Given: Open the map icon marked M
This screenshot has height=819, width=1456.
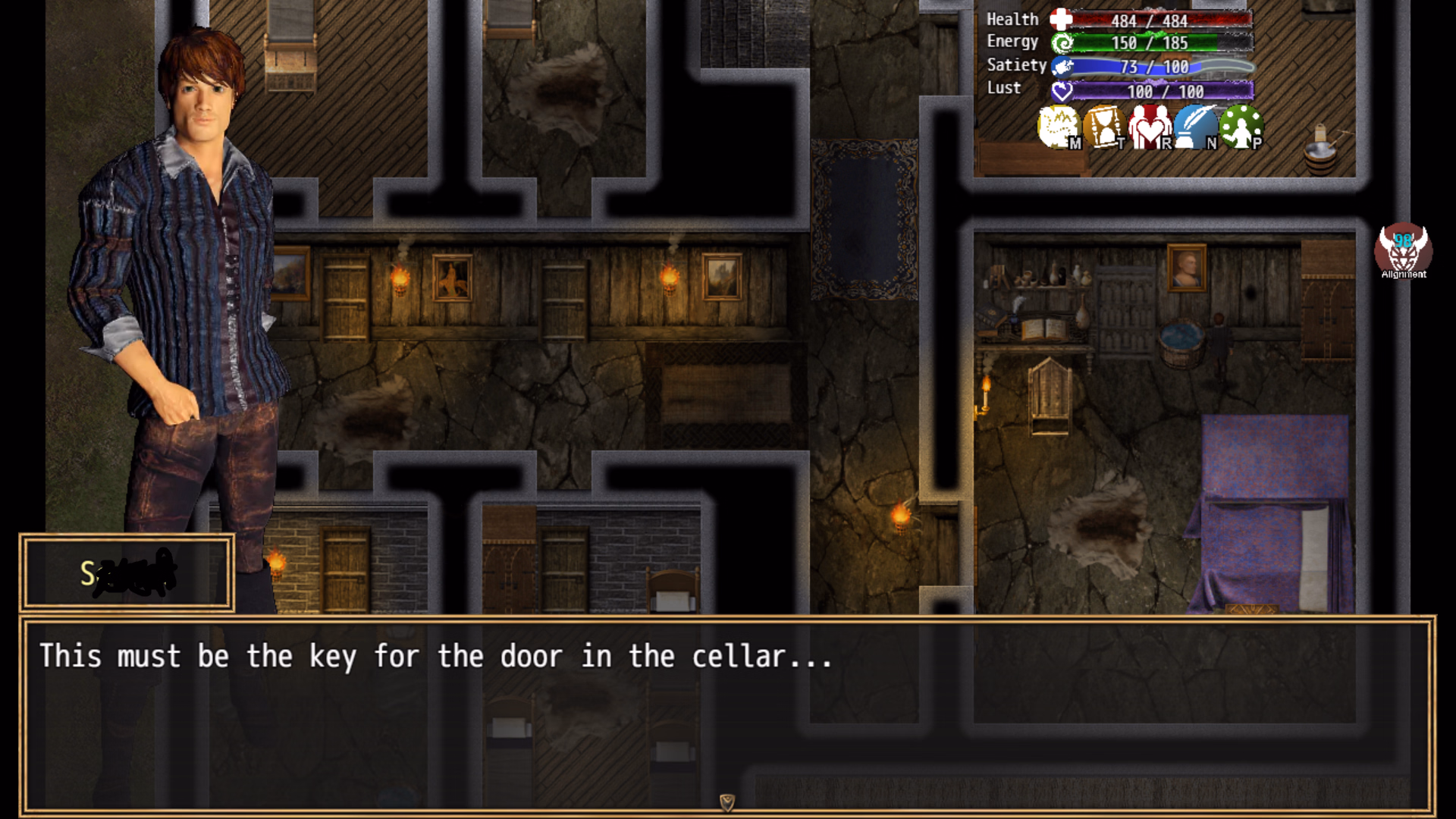Looking at the screenshot, I should coord(1059,127).
